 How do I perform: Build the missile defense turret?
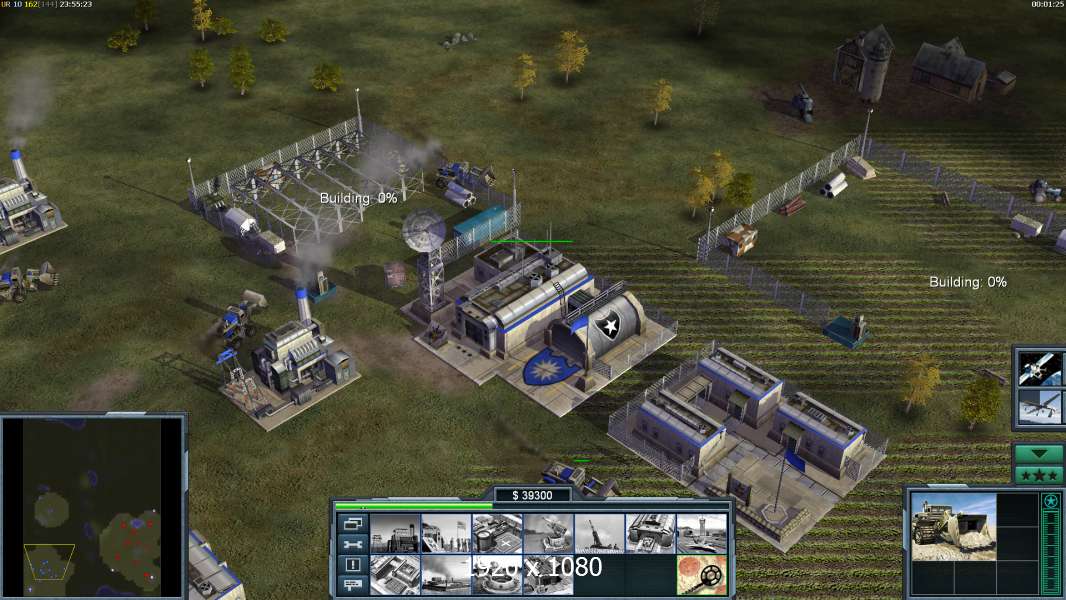click(x=547, y=533)
